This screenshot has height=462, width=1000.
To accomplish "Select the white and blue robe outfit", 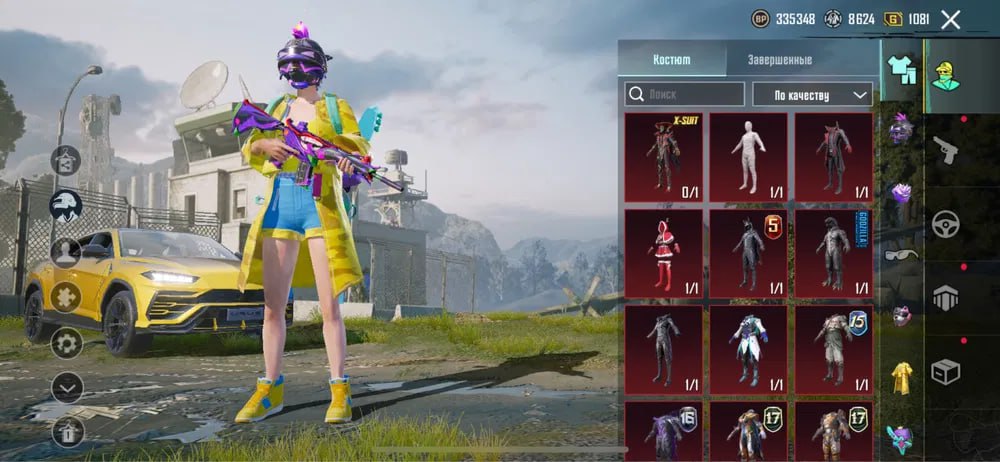I will (x=748, y=347).
